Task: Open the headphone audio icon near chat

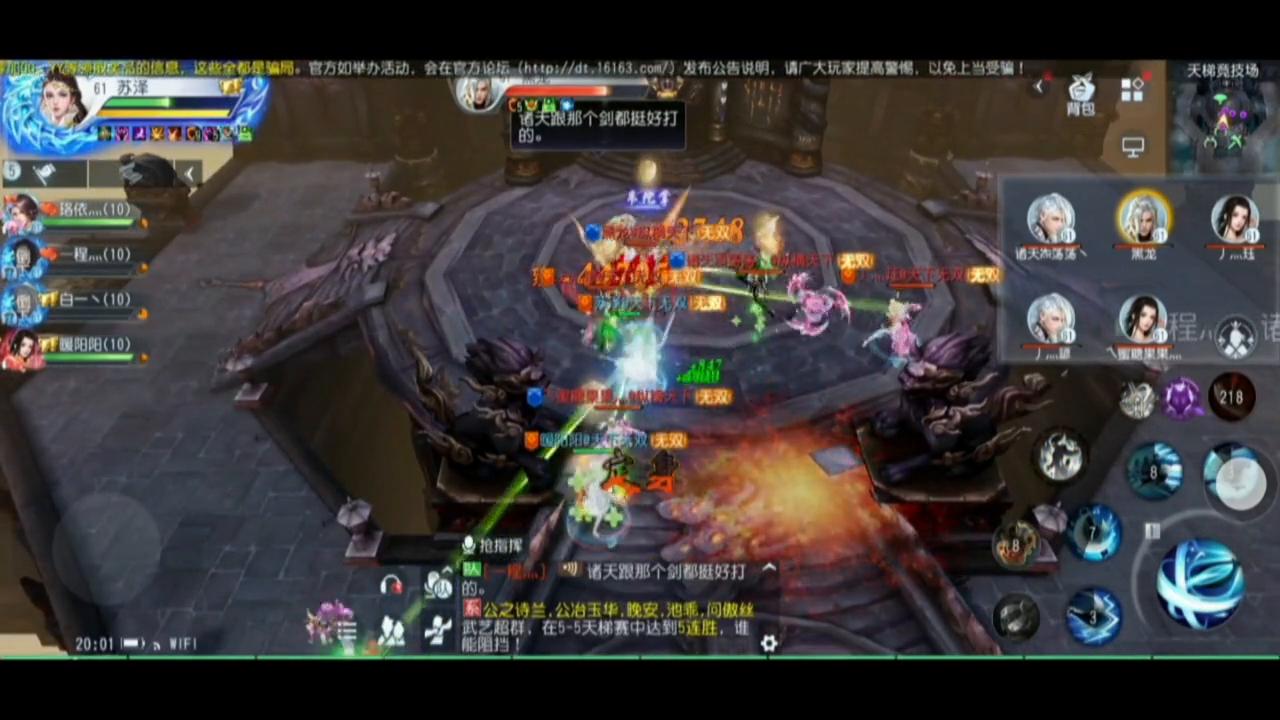Action: [x=390, y=584]
